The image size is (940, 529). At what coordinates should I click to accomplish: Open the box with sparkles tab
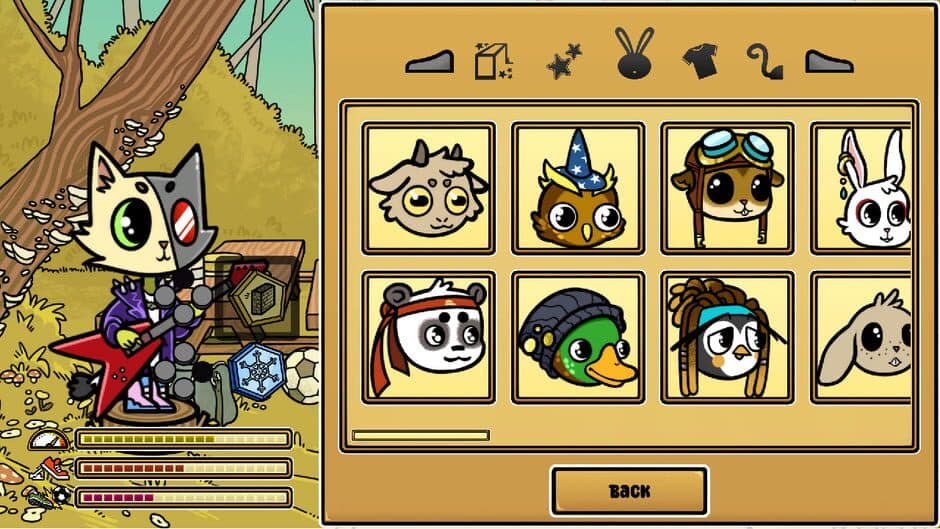494,61
